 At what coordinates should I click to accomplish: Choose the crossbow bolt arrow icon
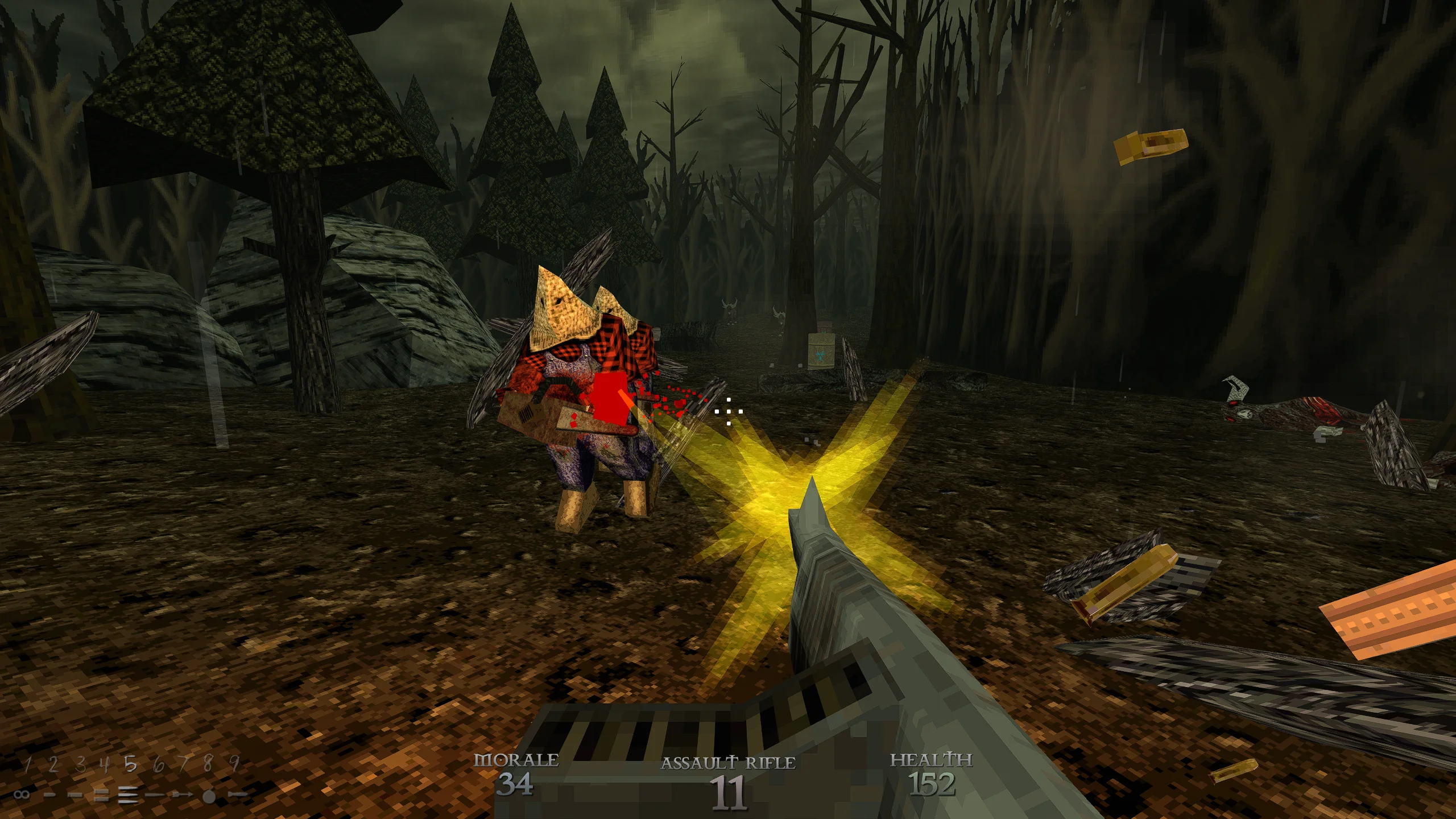click(x=182, y=795)
